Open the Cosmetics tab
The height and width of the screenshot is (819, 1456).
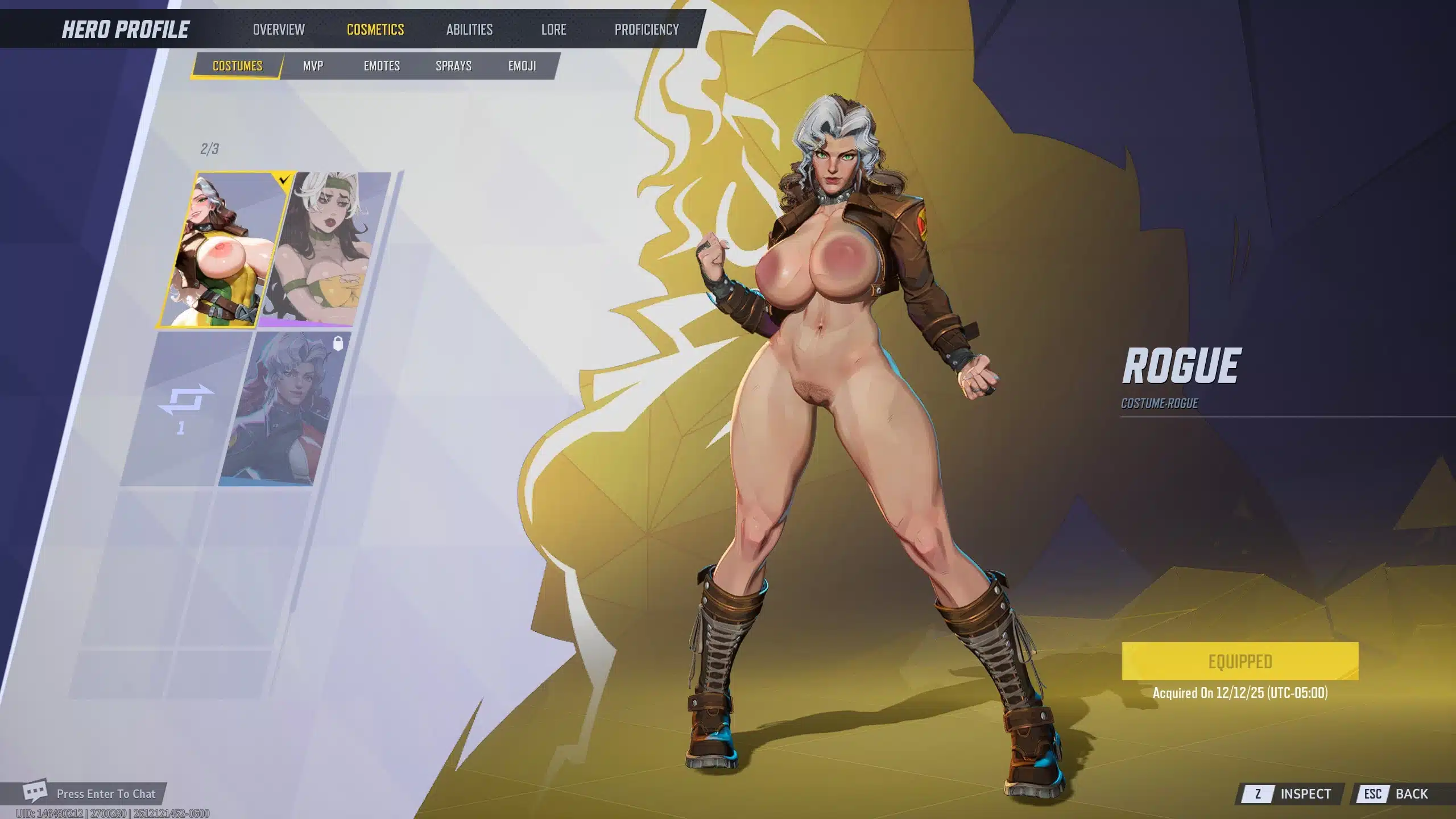[375, 30]
